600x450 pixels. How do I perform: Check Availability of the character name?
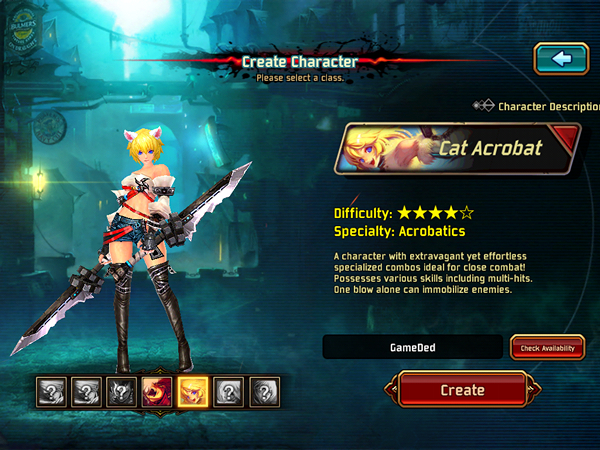click(x=547, y=347)
